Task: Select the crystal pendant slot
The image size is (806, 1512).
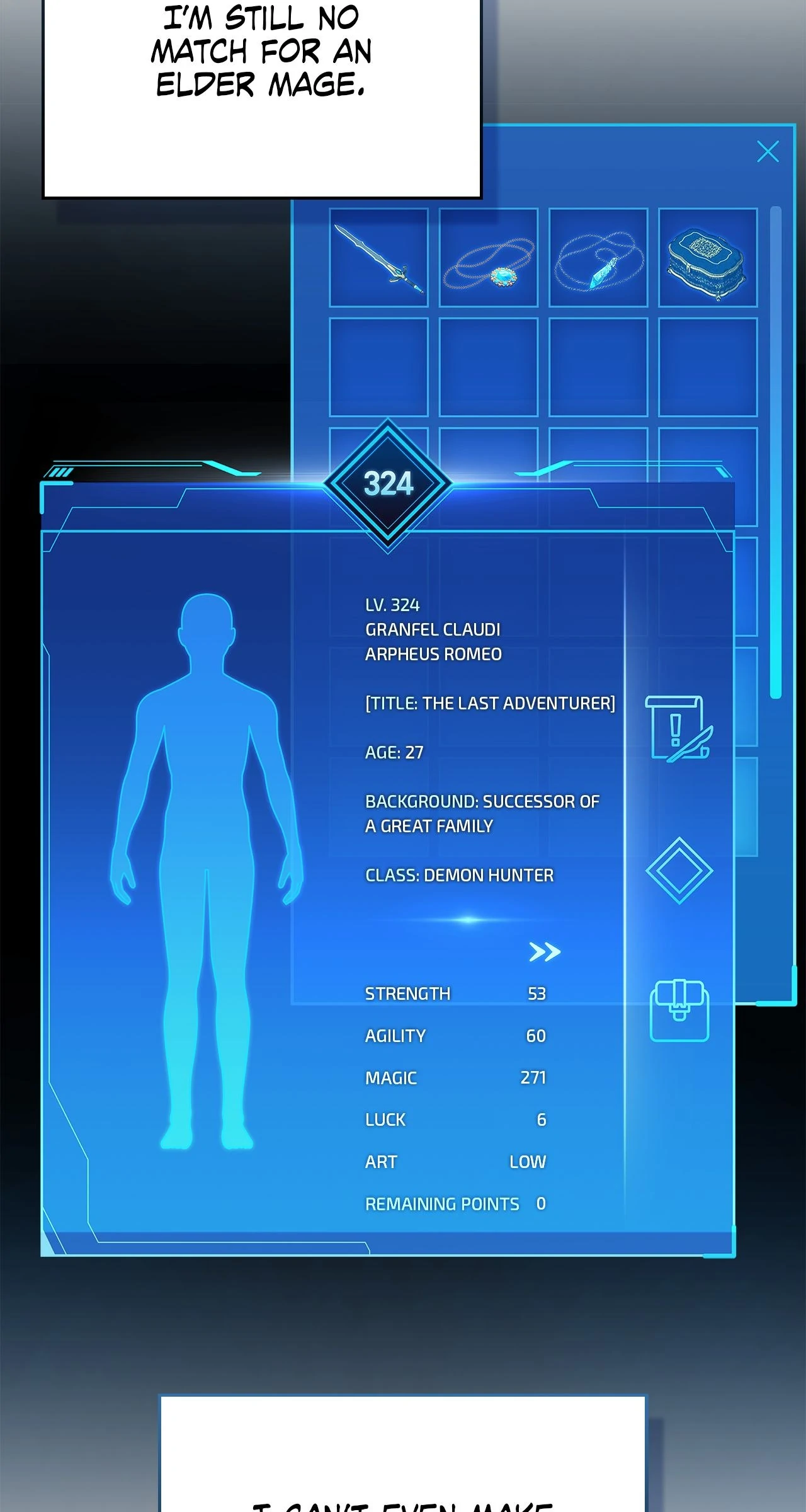Action: [598, 258]
